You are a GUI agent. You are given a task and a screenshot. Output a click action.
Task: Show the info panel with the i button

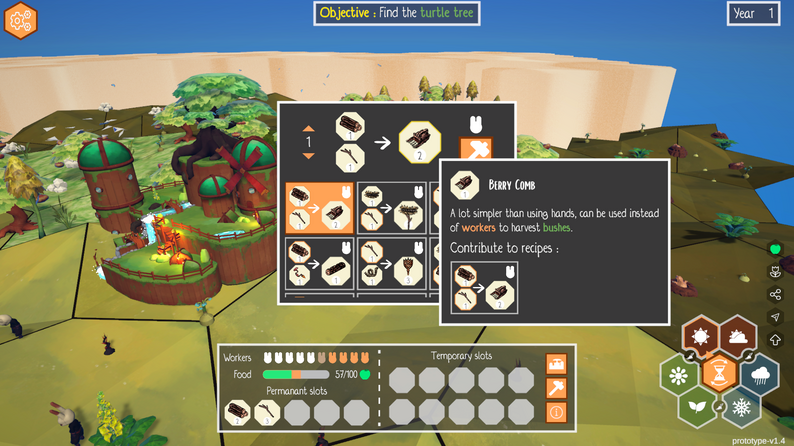click(557, 412)
